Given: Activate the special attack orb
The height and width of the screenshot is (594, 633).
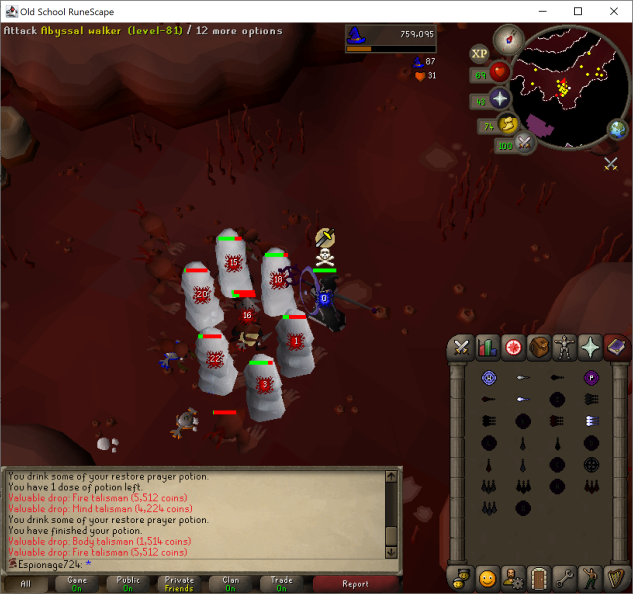Looking at the screenshot, I should [x=525, y=143].
